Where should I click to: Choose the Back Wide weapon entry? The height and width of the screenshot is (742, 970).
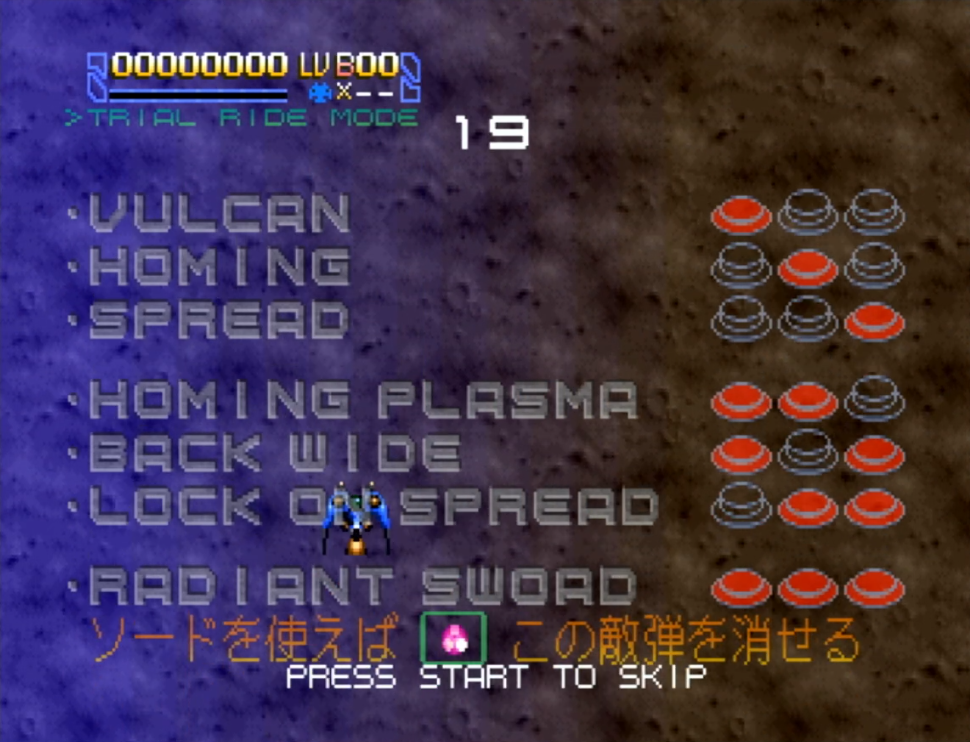tap(275, 453)
